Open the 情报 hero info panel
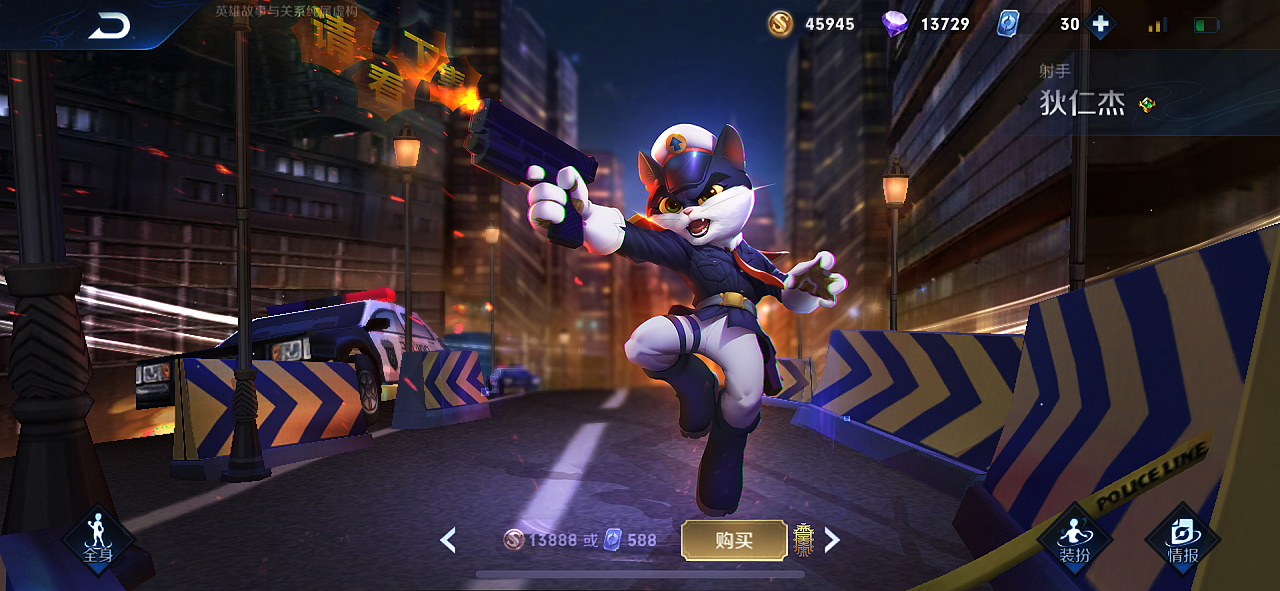The image size is (1280, 591). pos(1183,540)
